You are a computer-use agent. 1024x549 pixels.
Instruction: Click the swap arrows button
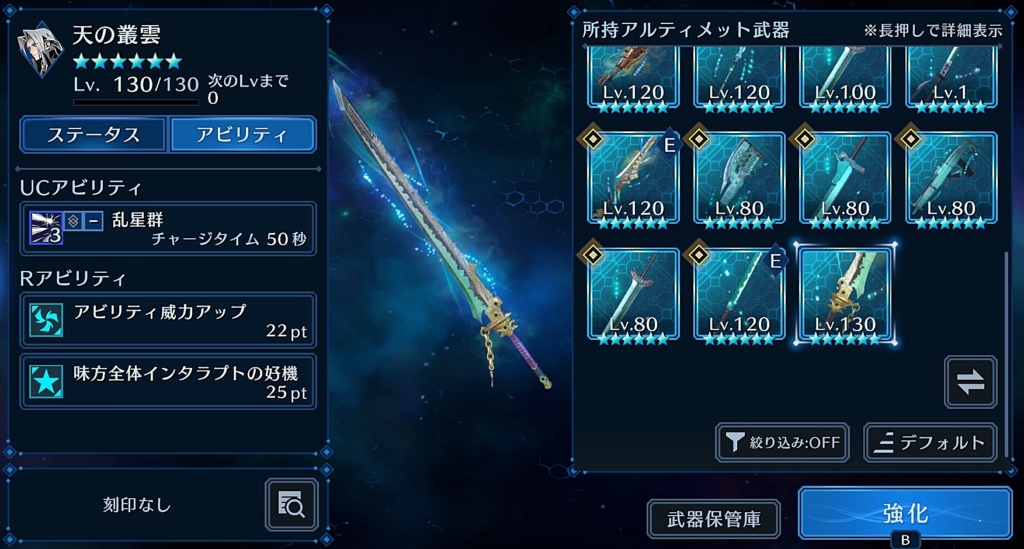970,382
